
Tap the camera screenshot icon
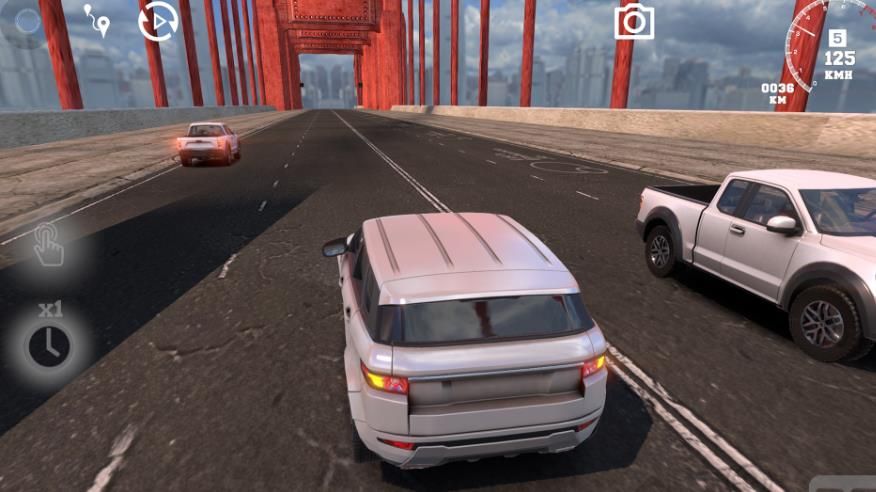pyautogui.click(x=634, y=21)
